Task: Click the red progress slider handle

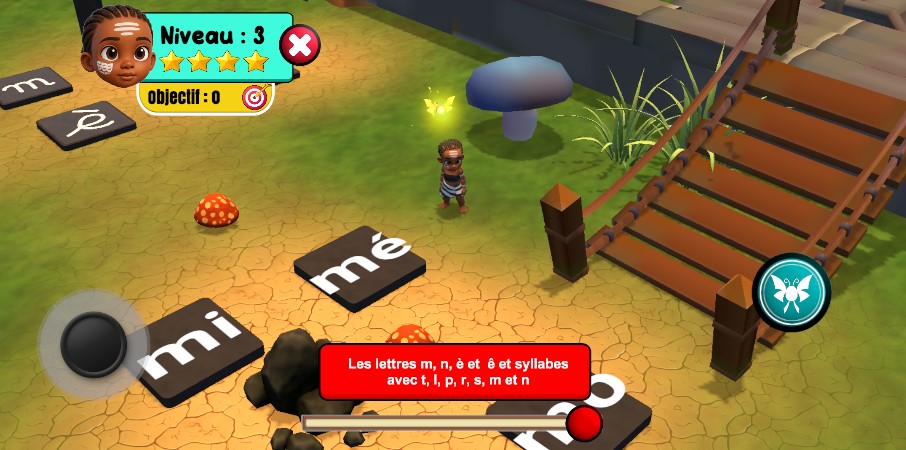Action: point(584,423)
